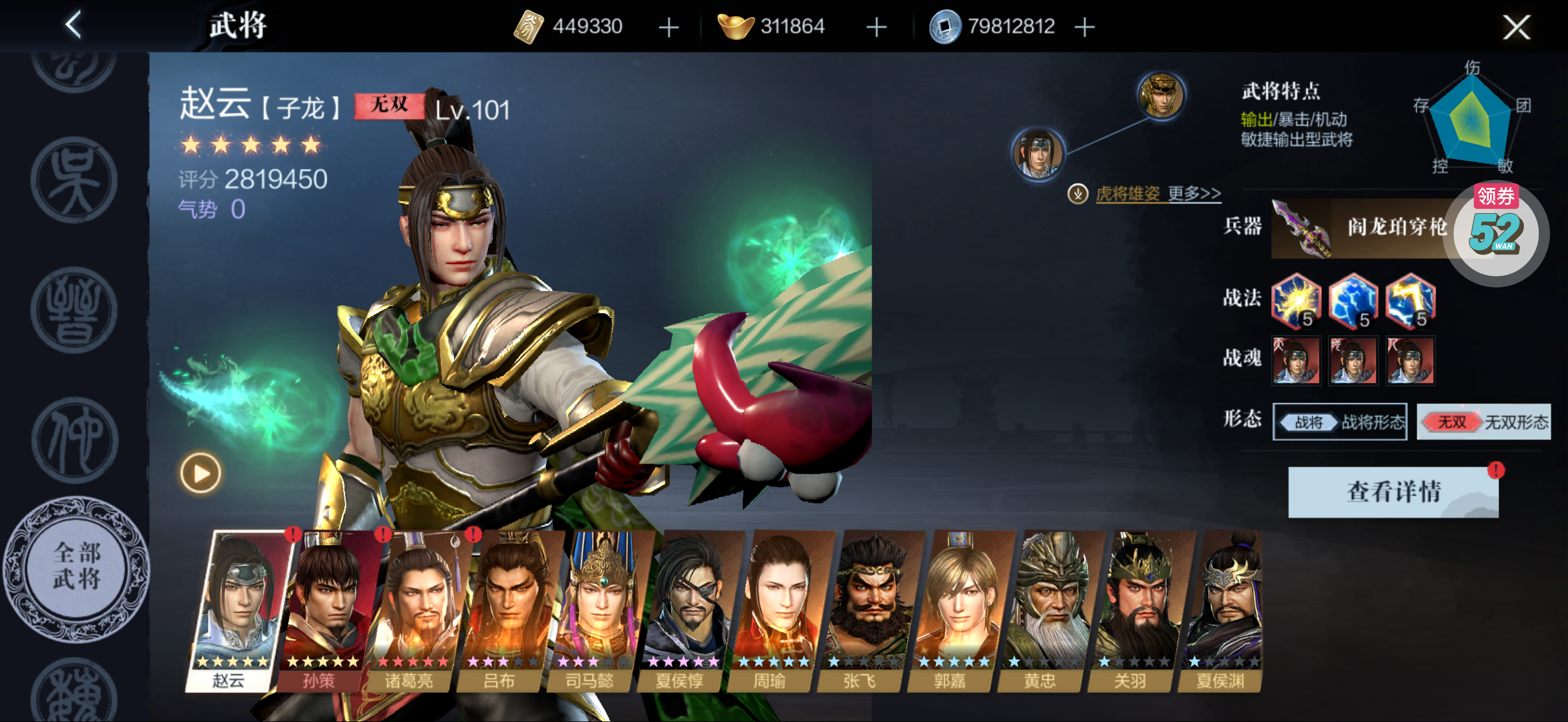Choose the 吴 faction filter
The image size is (1568, 722).
tap(75, 179)
